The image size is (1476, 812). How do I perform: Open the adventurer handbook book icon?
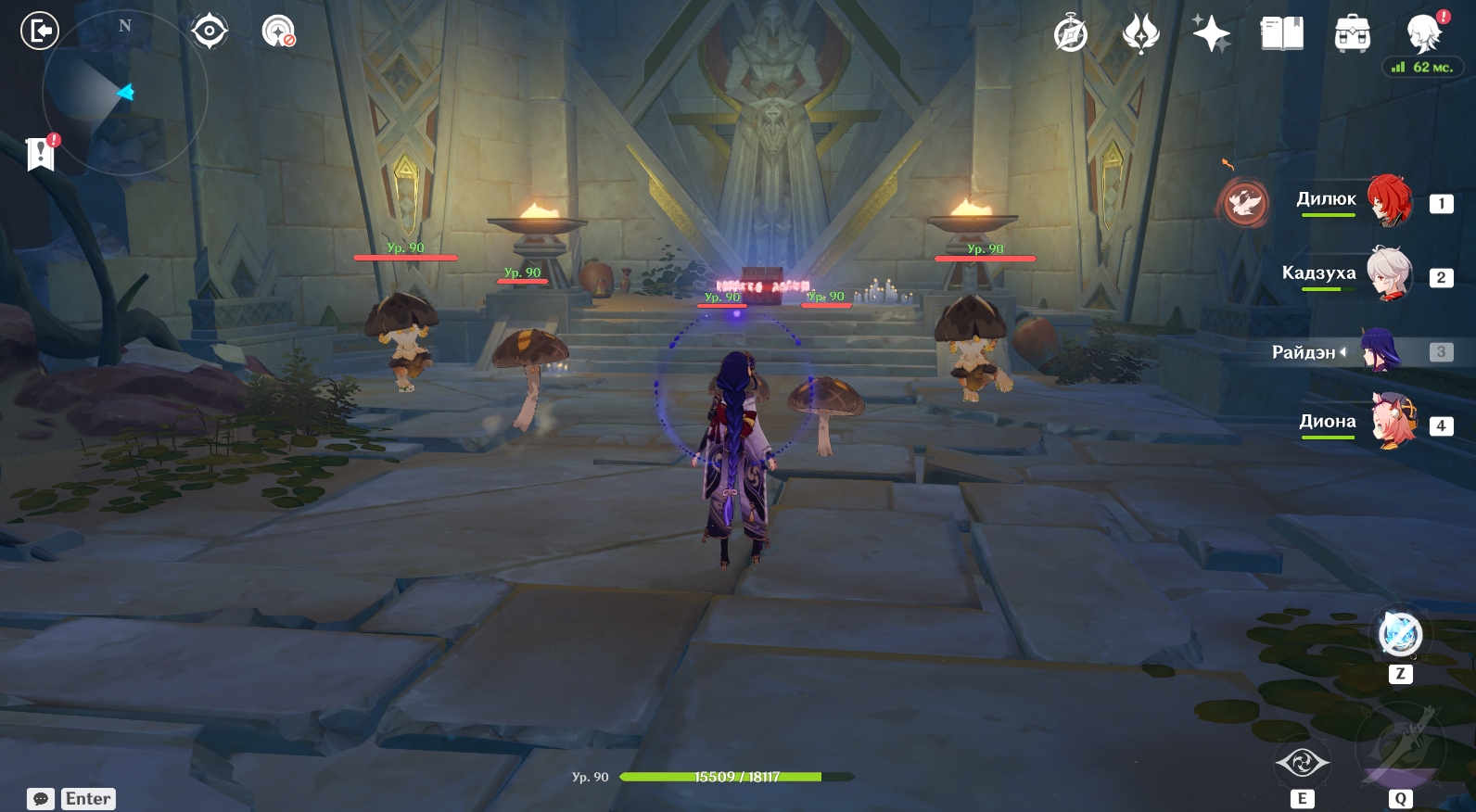click(x=1282, y=34)
